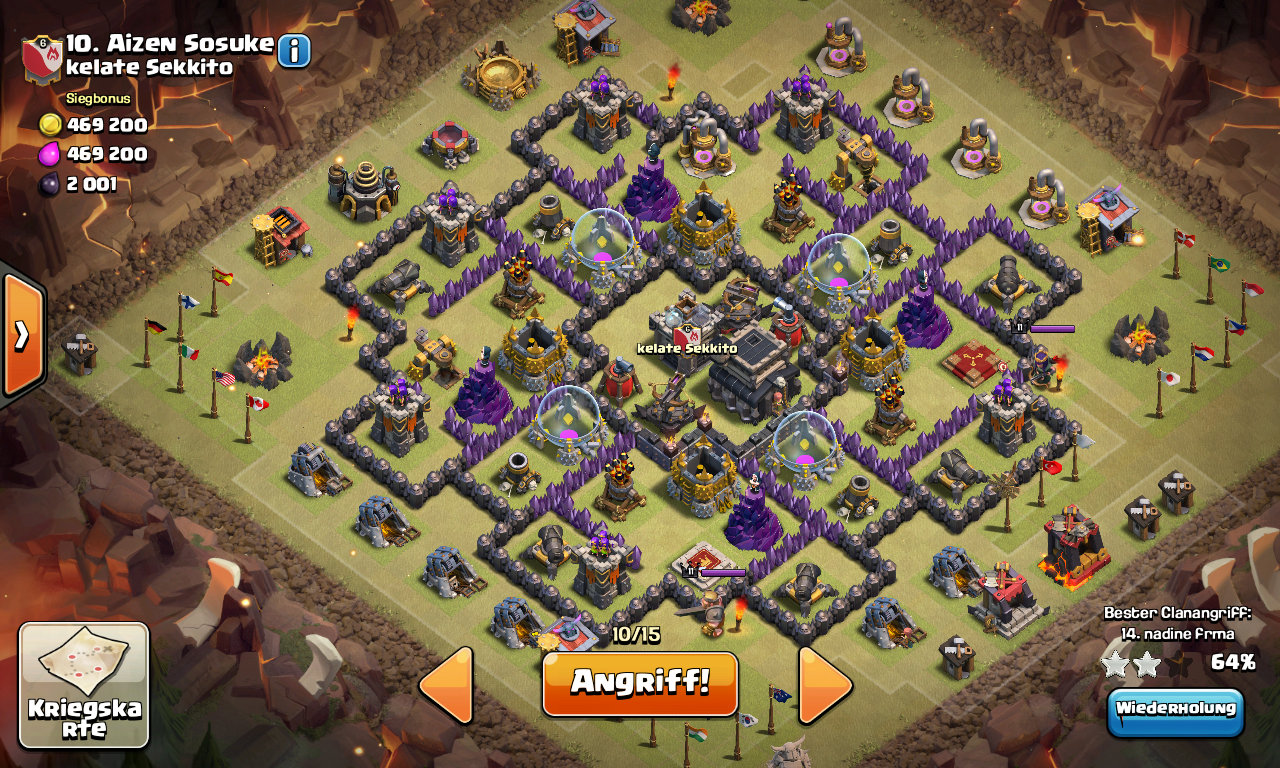Image resolution: width=1280 pixels, height=768 pixels.
Task: Launch the attack with the Angriff! button
Action: (x=640, y=684)
